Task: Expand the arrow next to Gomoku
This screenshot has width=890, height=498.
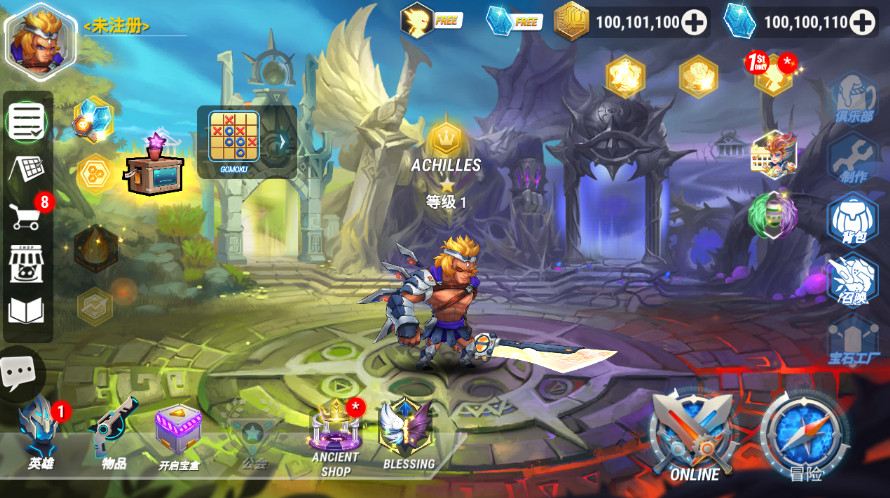Action: tap(282, 141)
